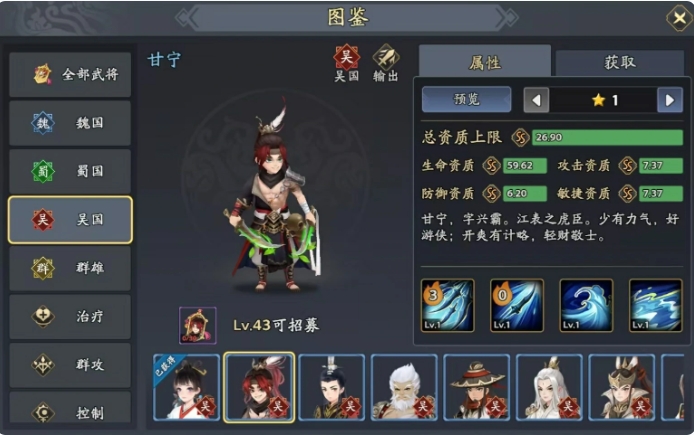
Task: Decrease star level with left arrow
Action: (537, 100)
